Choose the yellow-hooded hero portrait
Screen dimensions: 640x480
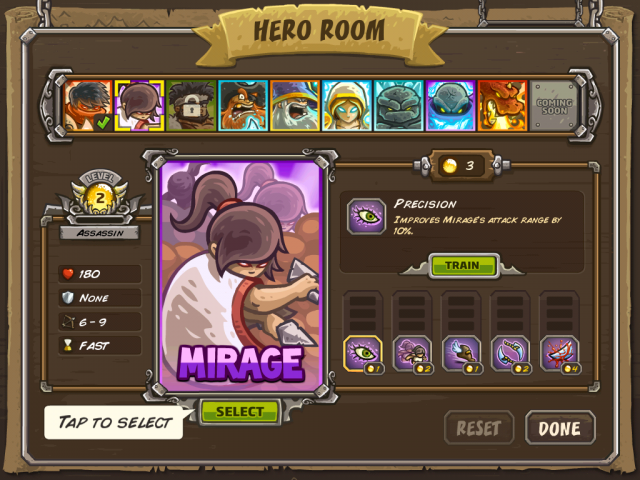tap(347, 105)
